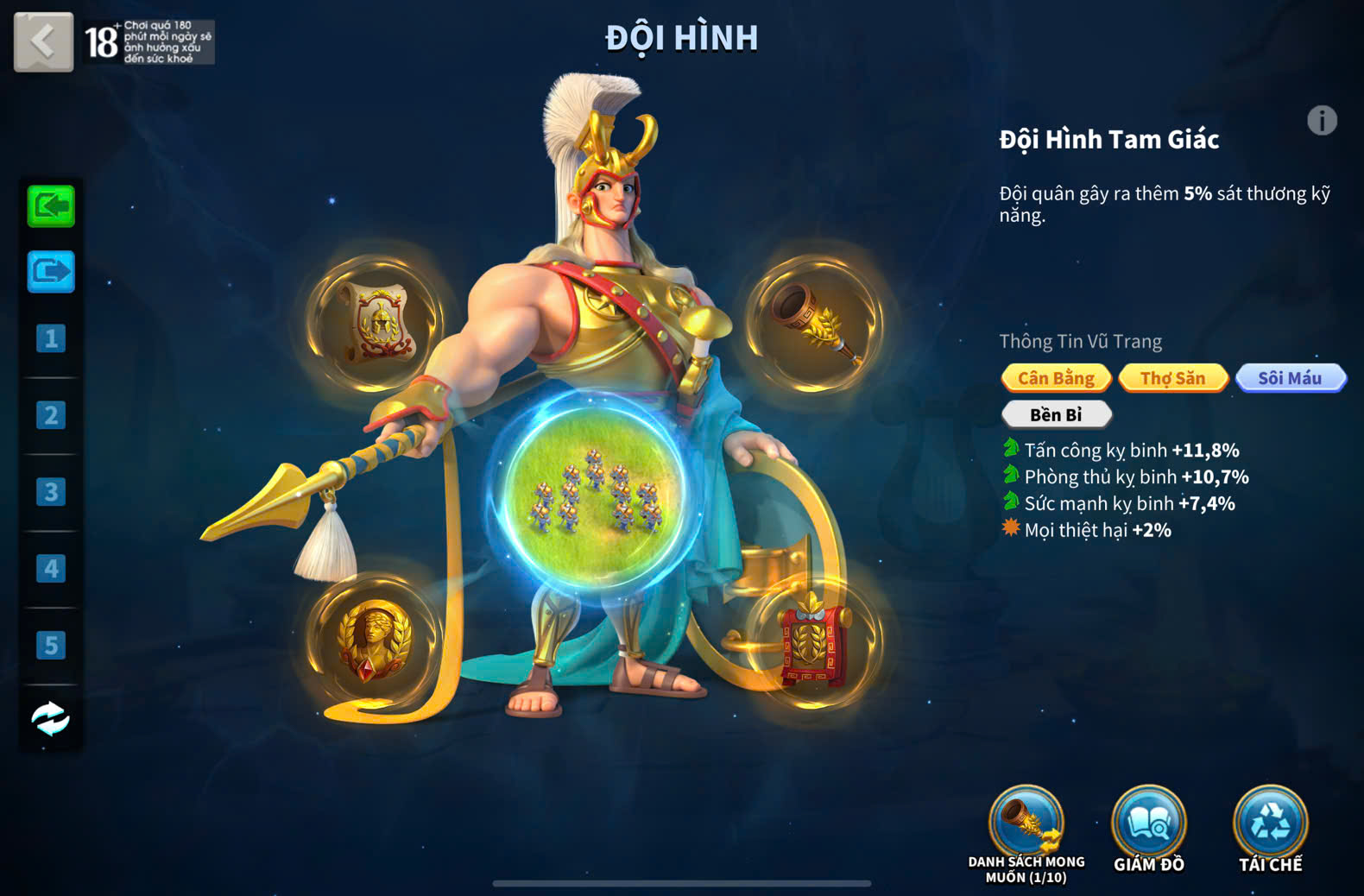The height and width of the screenshot is (896, 1364).
Task: Open formation preset 4
Action: (x=51, y=569)
